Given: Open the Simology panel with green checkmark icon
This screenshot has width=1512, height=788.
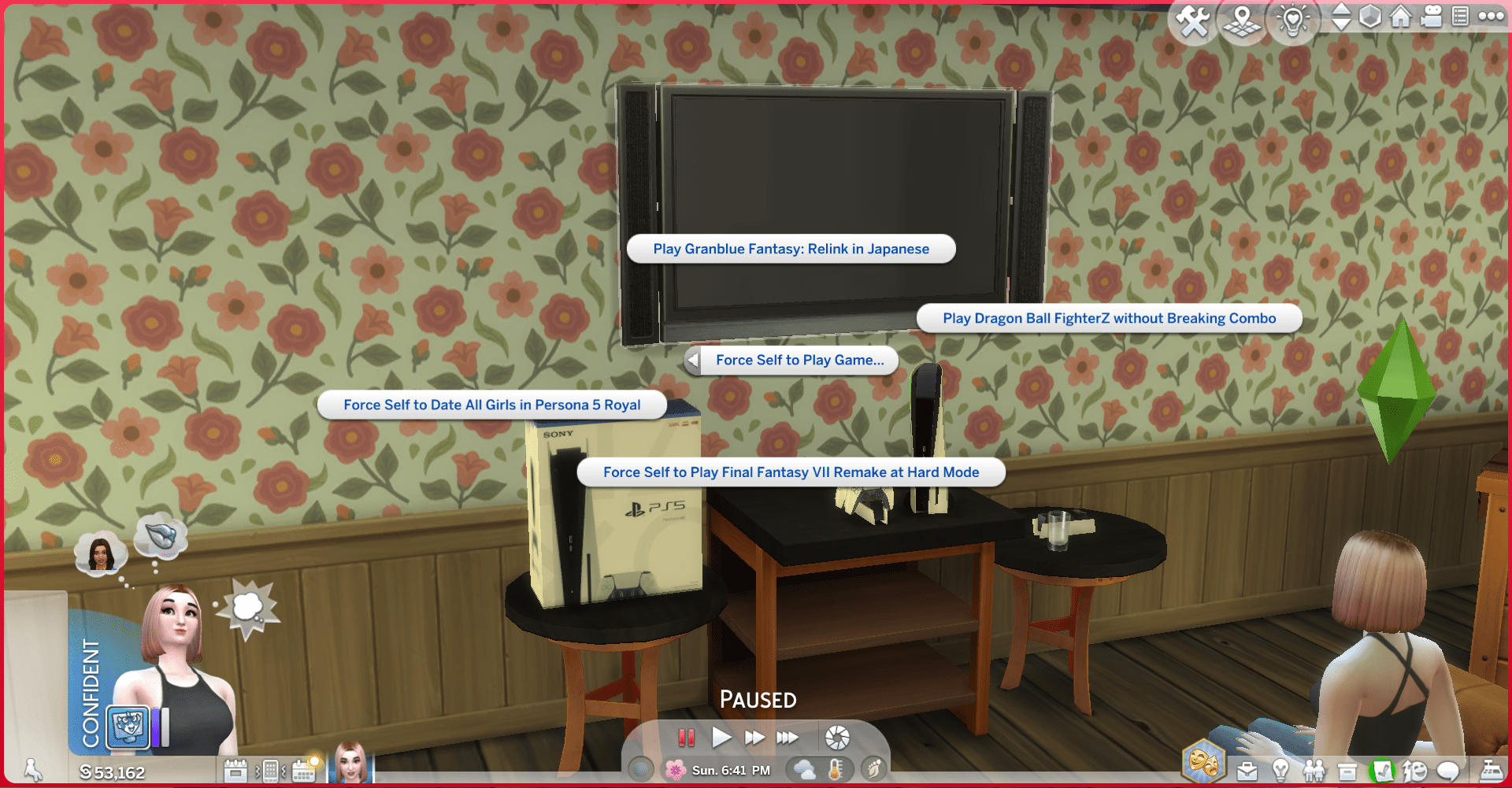Looking at the screenshot, I should point(1383,770).
